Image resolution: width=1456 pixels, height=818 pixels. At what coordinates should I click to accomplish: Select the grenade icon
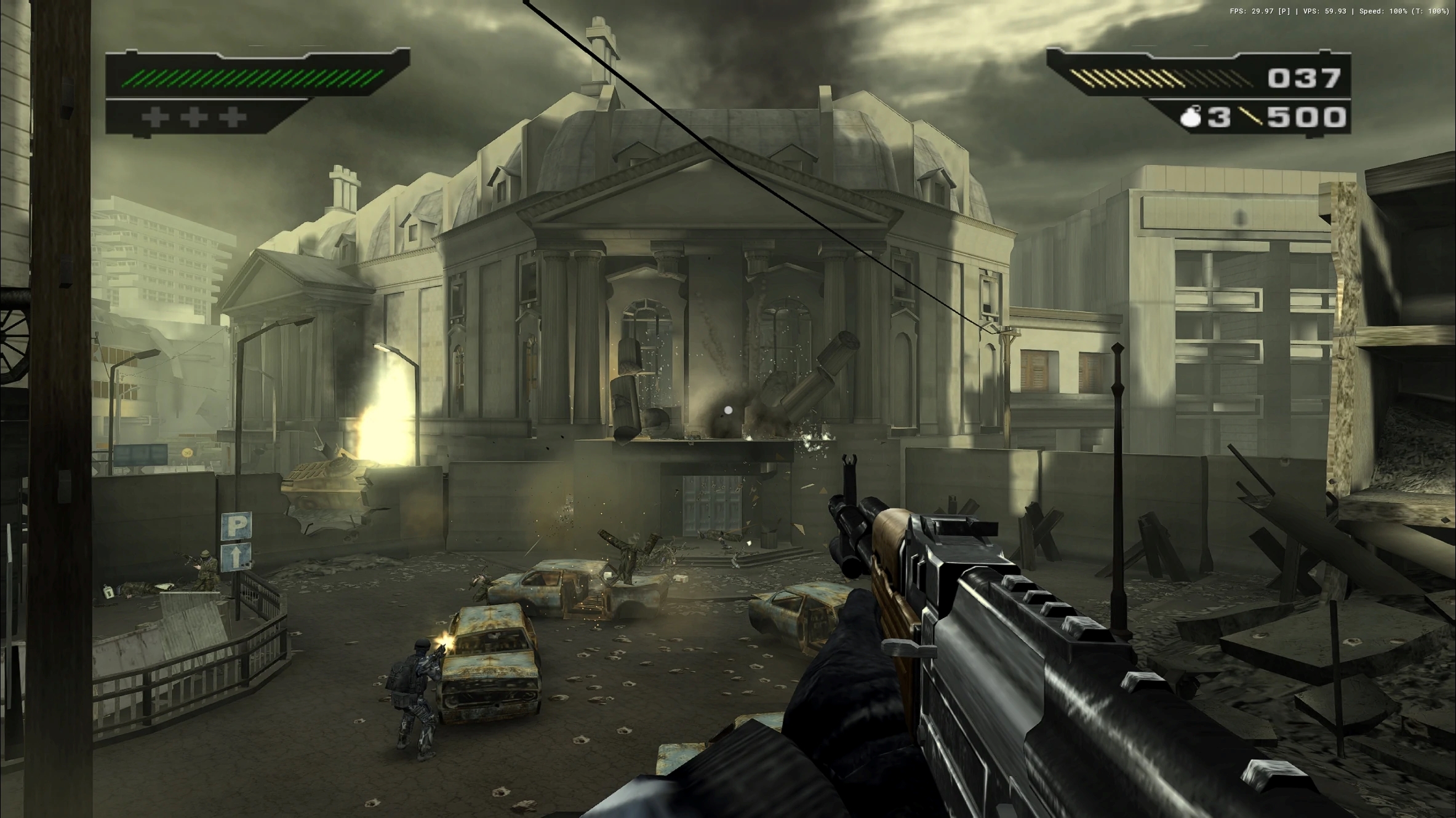1191,117
